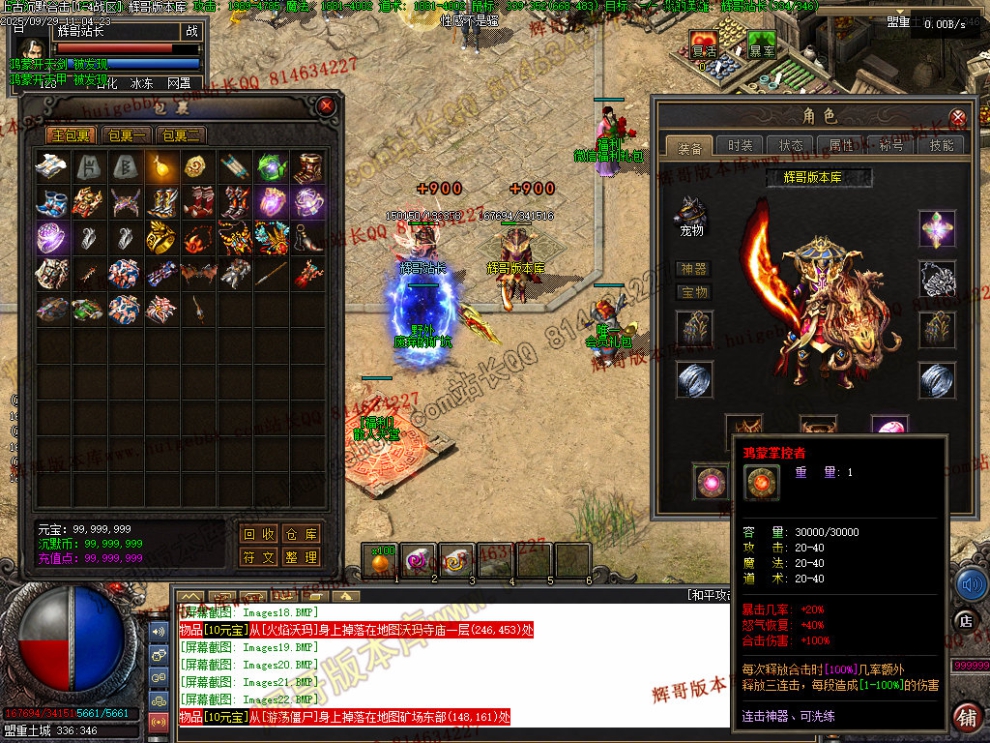Show the 属性 attributes tab
Viewport: 990px width, 743px height.
point(841,146)
